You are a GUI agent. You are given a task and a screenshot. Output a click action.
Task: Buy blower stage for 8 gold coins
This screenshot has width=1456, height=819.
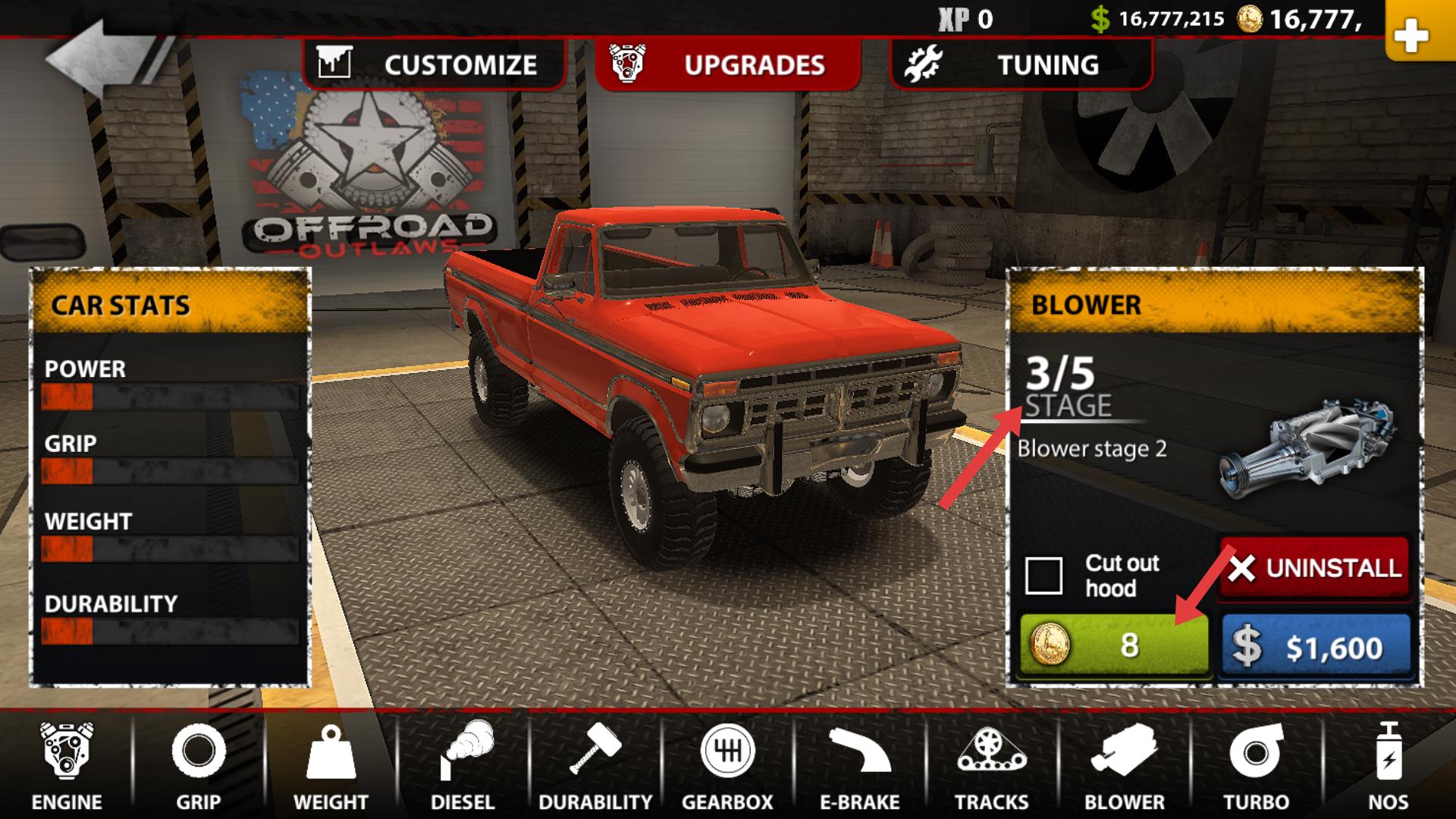(1113, 645)
